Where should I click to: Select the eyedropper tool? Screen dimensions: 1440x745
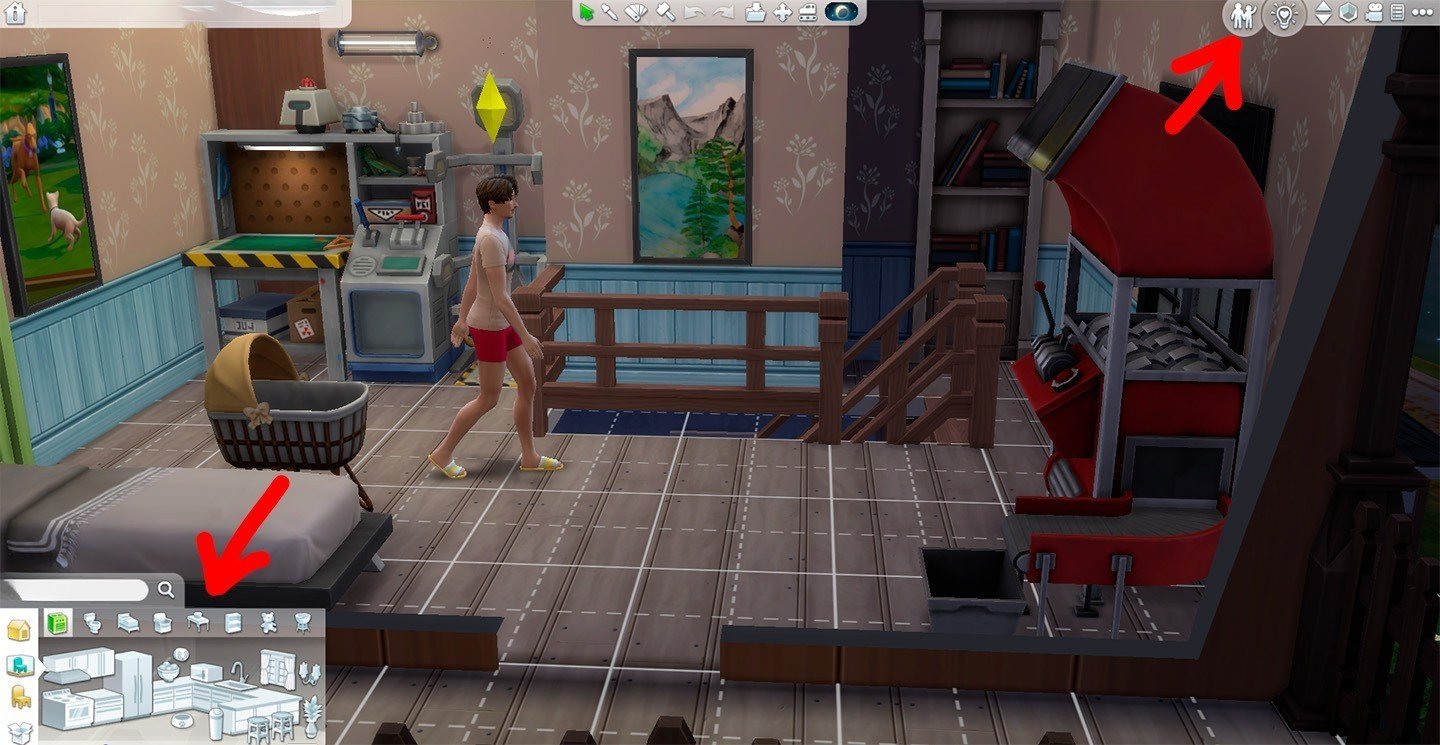pyautogui.click(x=611, y=13)
